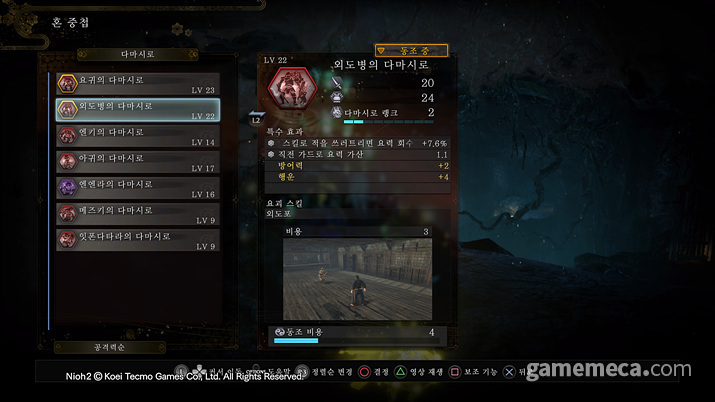Image resolution: width=715 pixels, height=402 pixels.
Task: Select 엔엔라의 다마시로 at LV 16
Action: coord(137,187)
